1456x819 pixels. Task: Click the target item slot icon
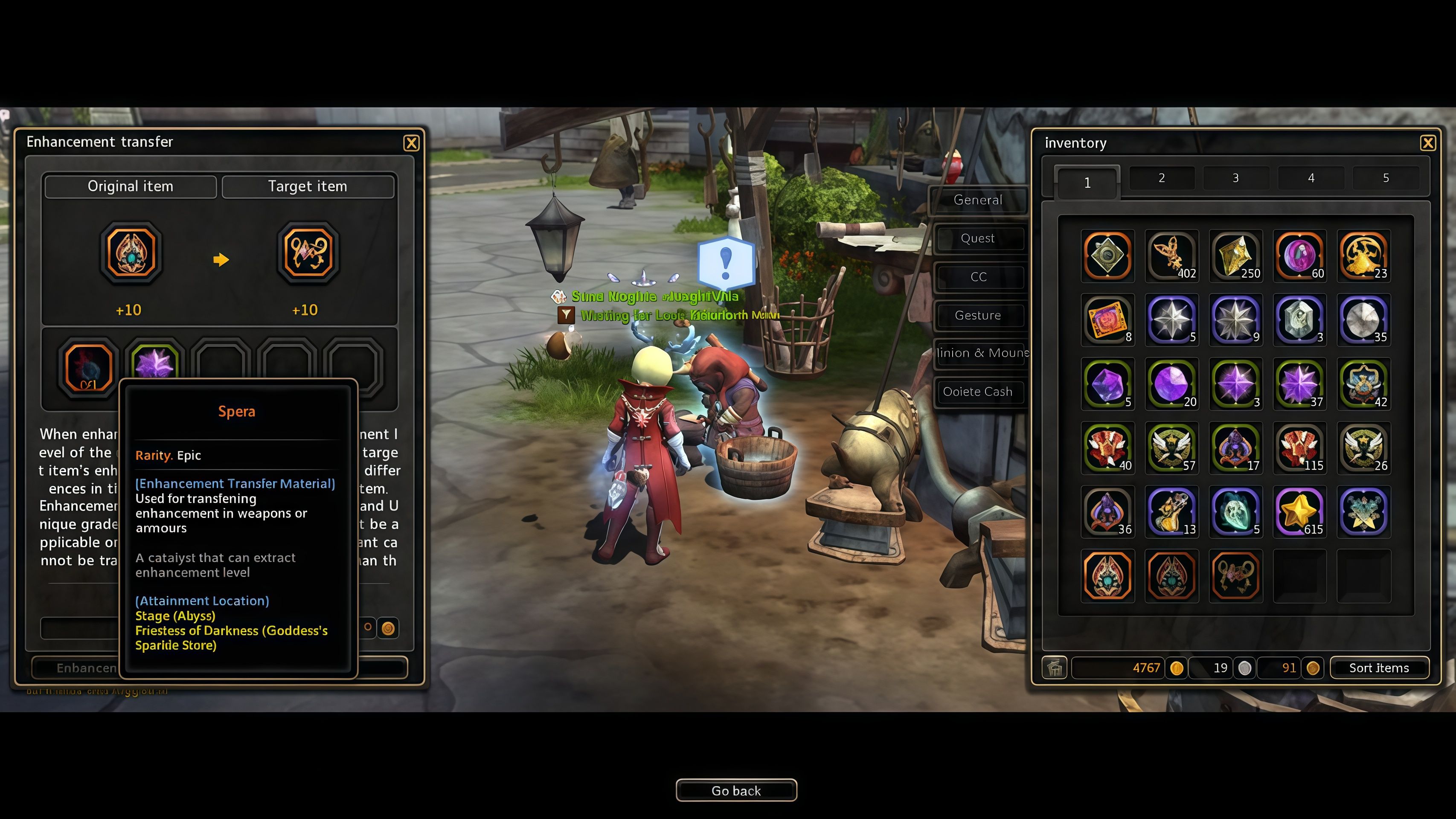pos(308,253)
